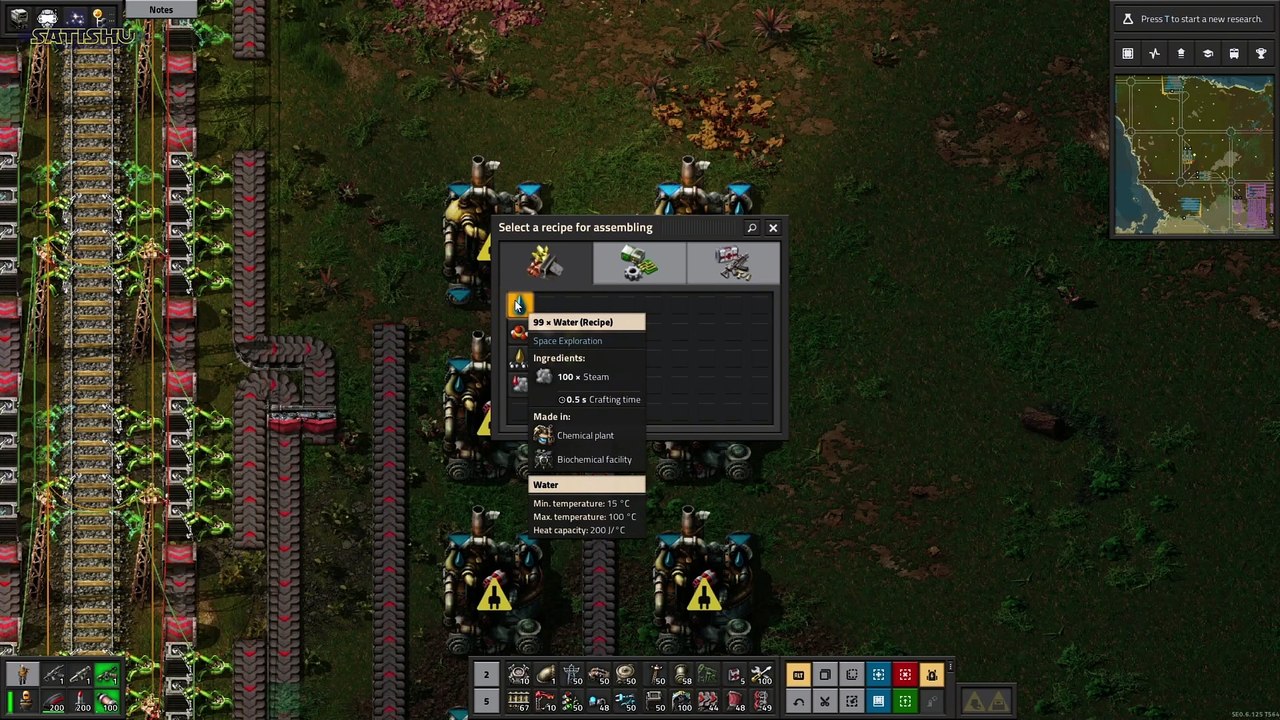Activate the undo shortcut button
The height and width of the screenshot is (720, 1280).
798,701
